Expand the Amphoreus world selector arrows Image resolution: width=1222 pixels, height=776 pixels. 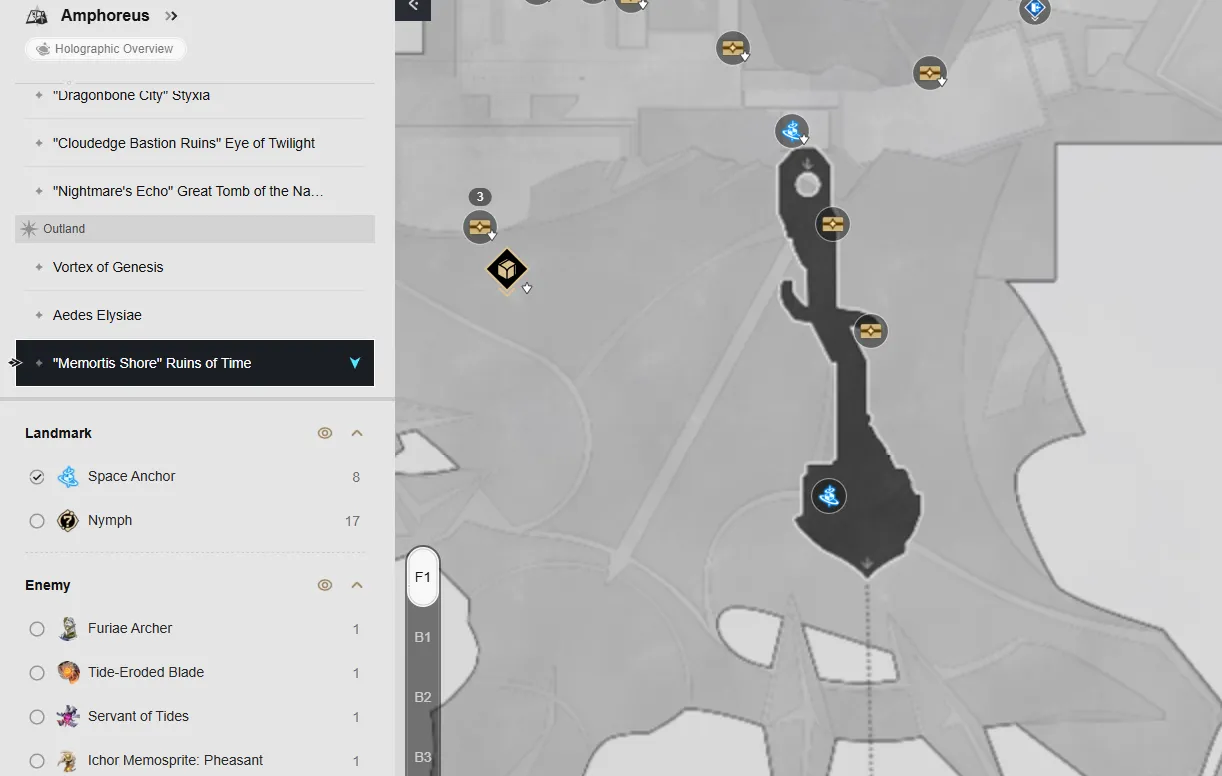pyautogui.click(x=171, y=16)
